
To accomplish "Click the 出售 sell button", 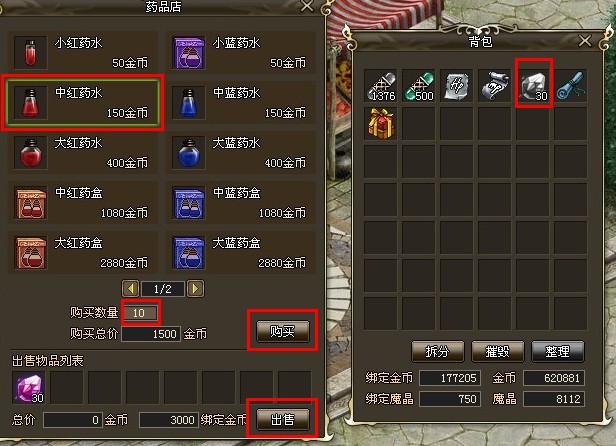I will tap(281, 417).
